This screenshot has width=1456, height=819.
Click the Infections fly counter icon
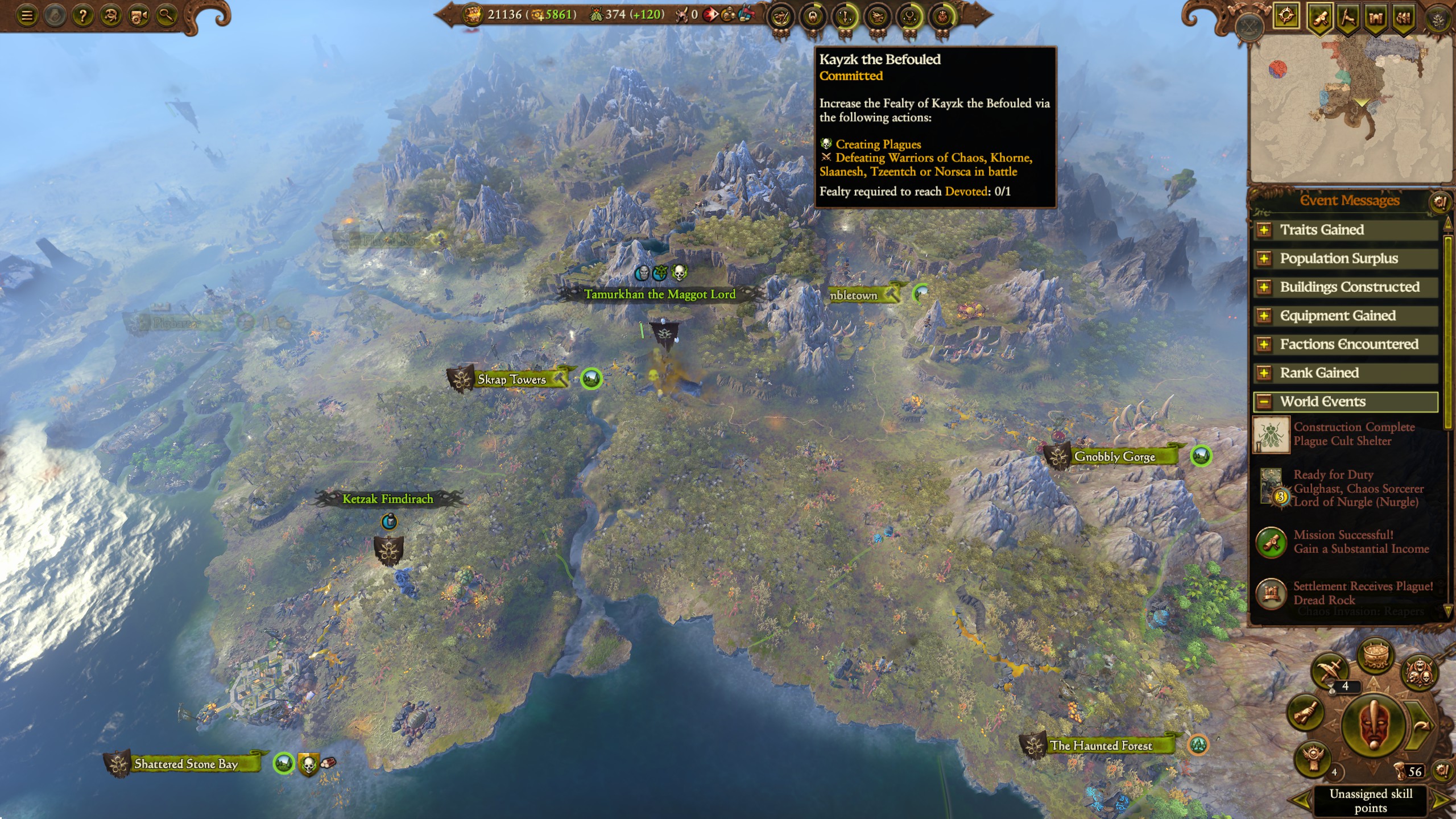(597, 13)
